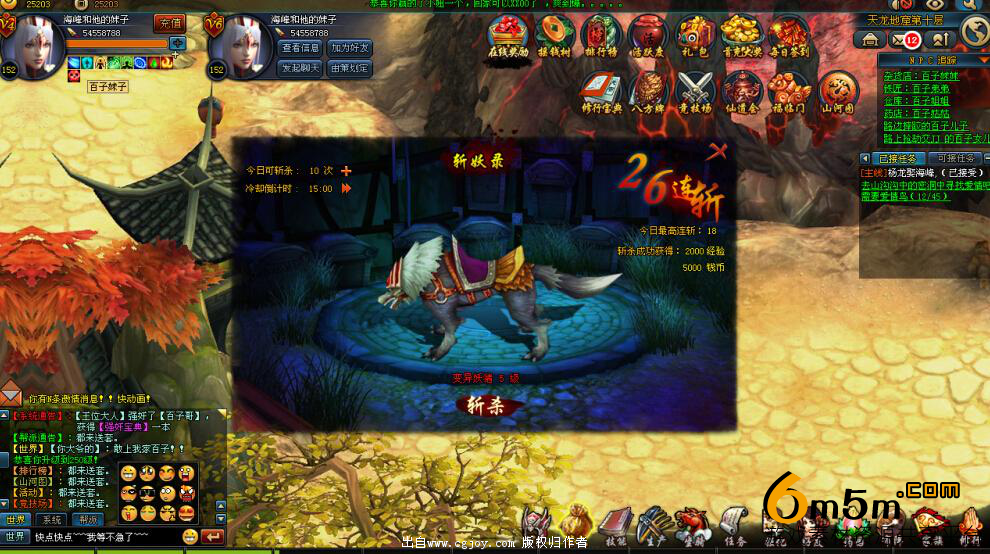The height and width of the screenshot is (554, 990).
Task: Speed up the cooldown countdown
Action: [347, 188]
